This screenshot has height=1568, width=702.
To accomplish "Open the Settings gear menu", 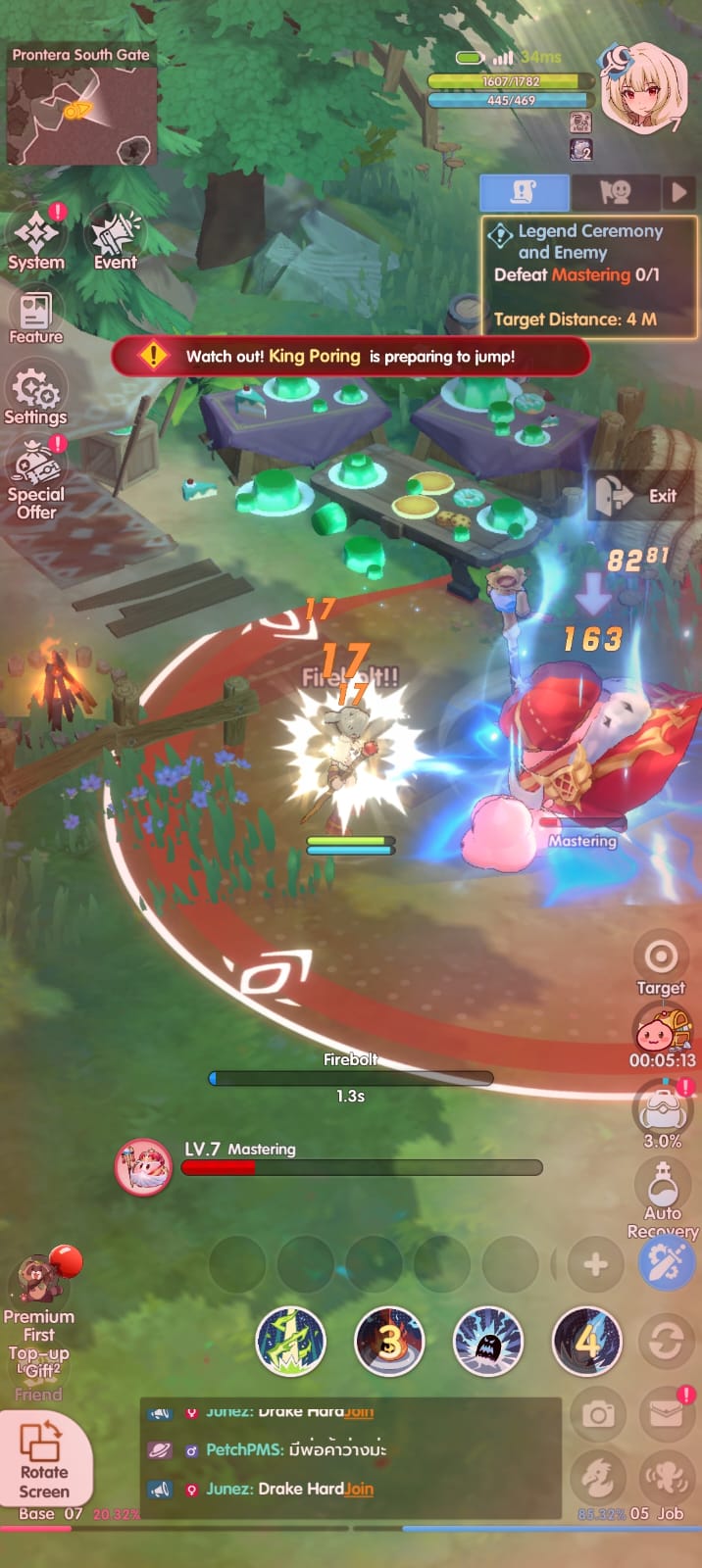I will tap(36, 394).
